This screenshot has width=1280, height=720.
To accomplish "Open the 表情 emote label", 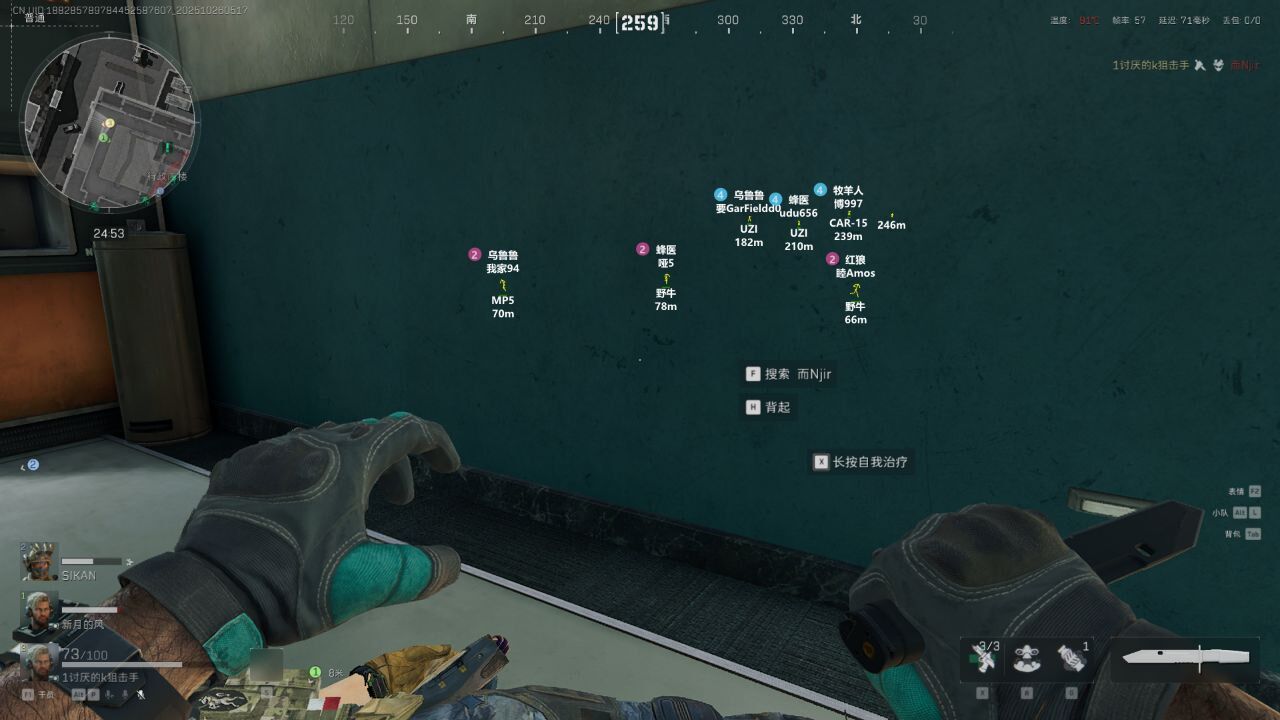I will pyautogui.click(x=1236, y=492).
